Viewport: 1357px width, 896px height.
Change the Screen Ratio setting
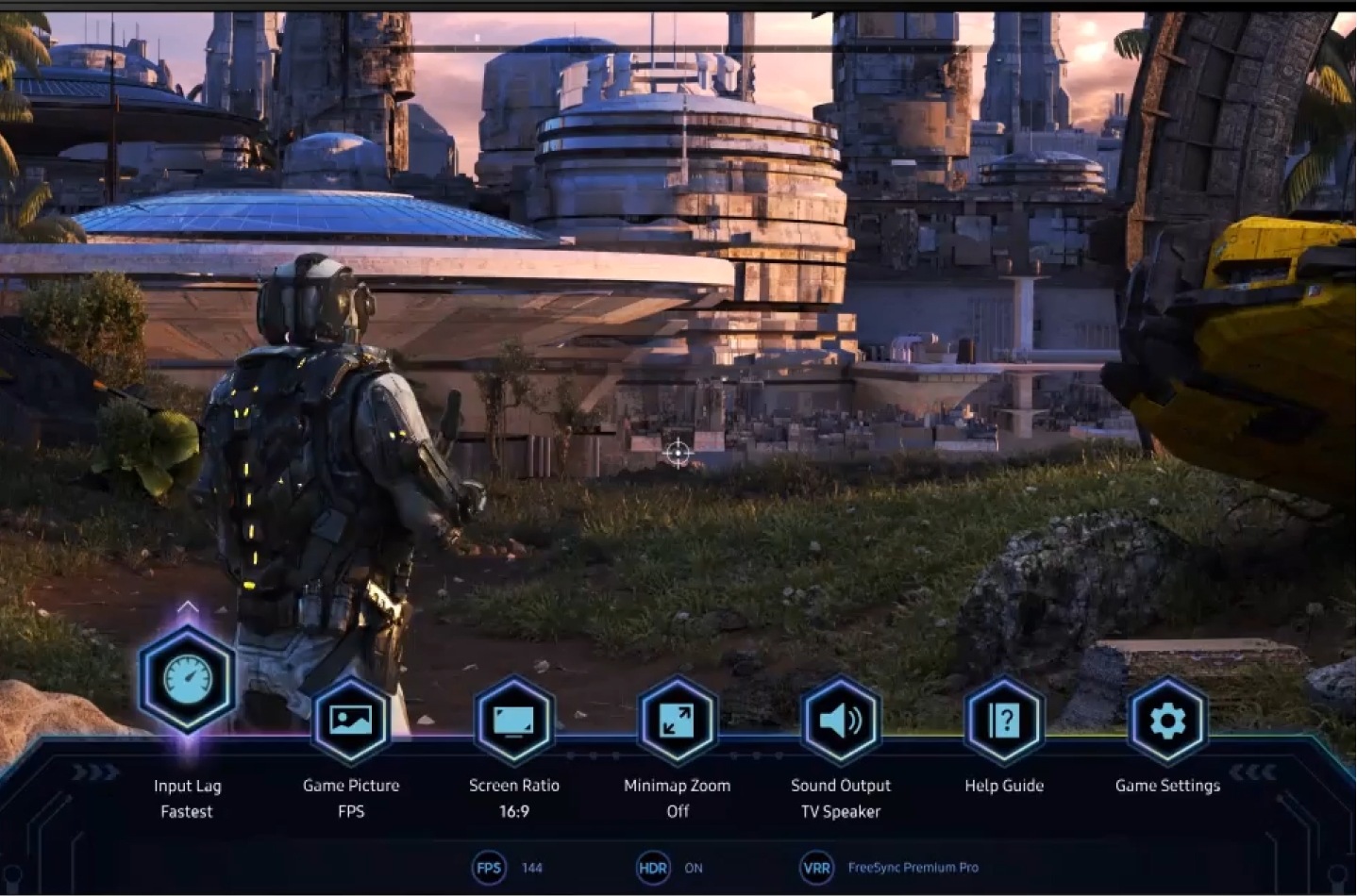[x=514, y=722]
